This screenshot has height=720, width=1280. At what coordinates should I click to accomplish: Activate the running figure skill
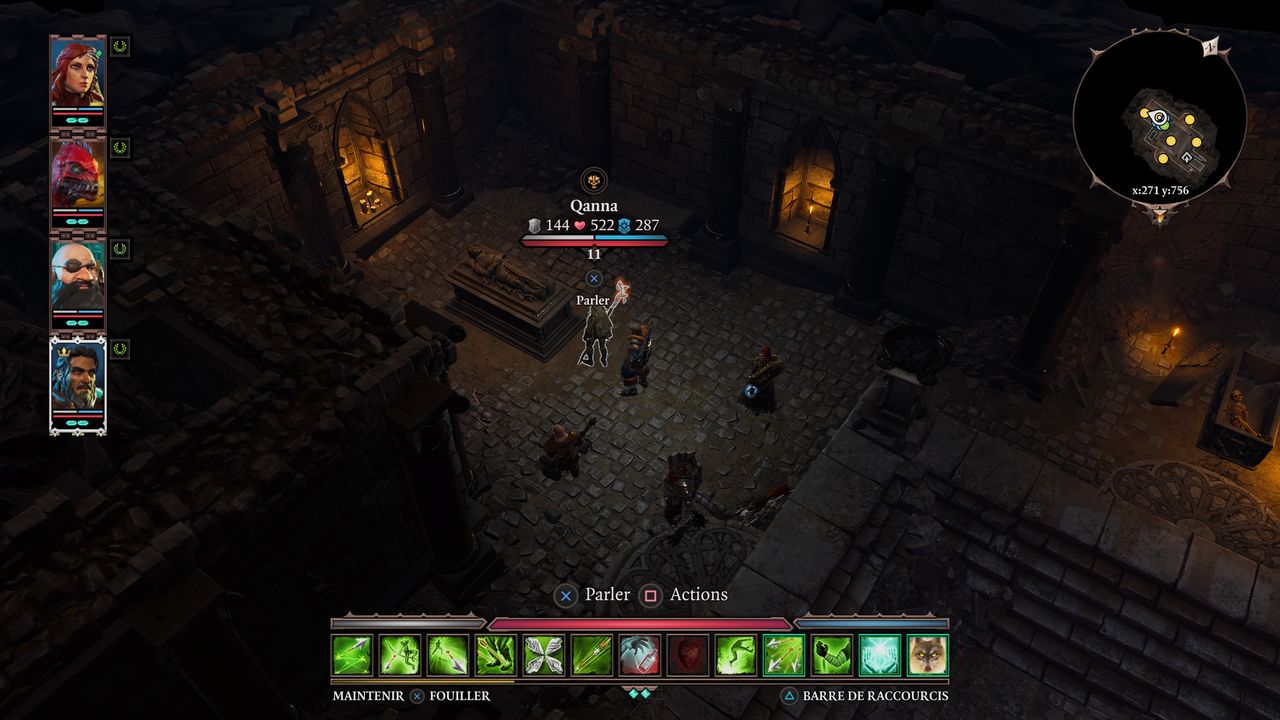point(736,655)
